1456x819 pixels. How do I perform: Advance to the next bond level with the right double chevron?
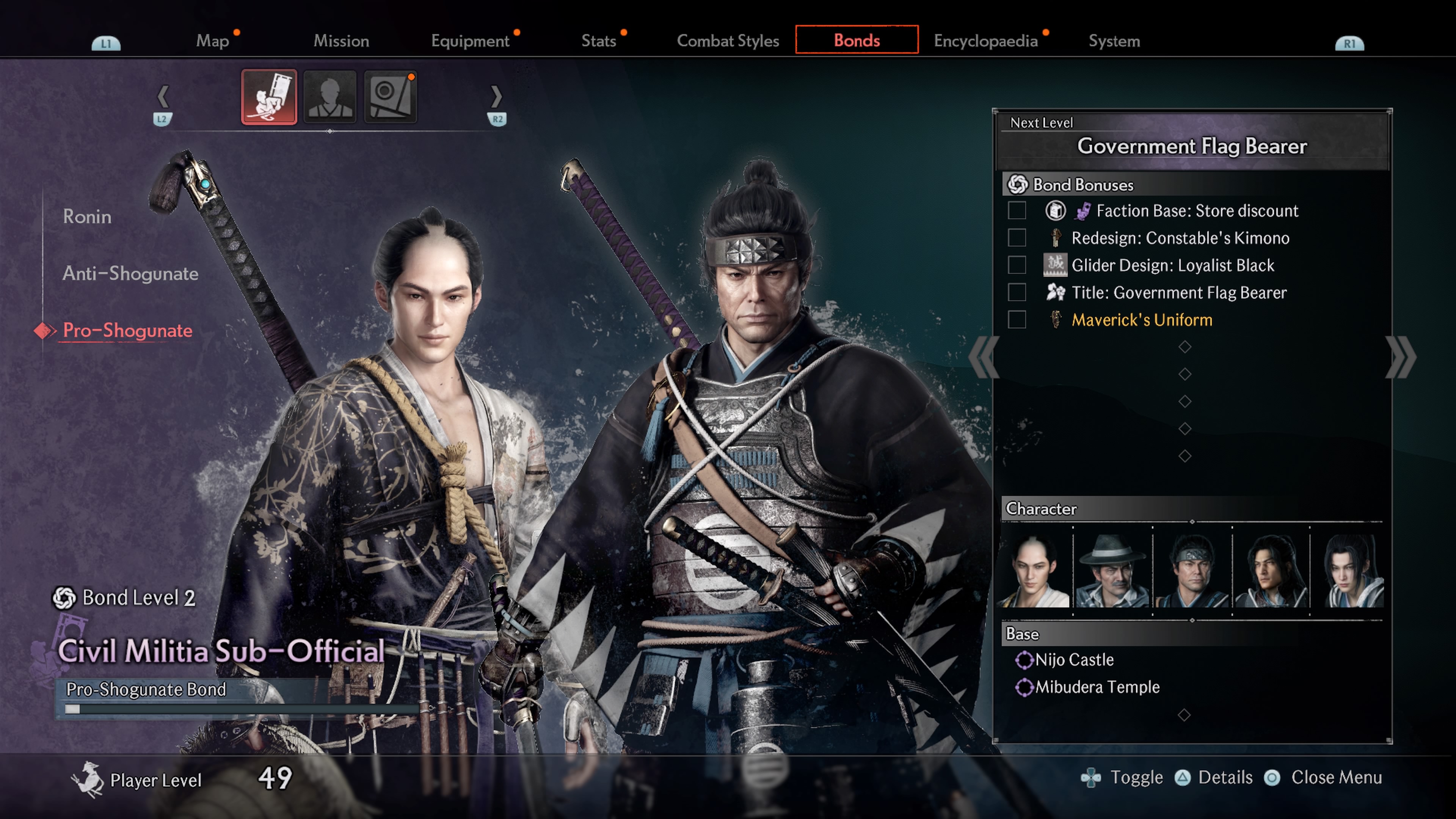tap(1401, 357)
